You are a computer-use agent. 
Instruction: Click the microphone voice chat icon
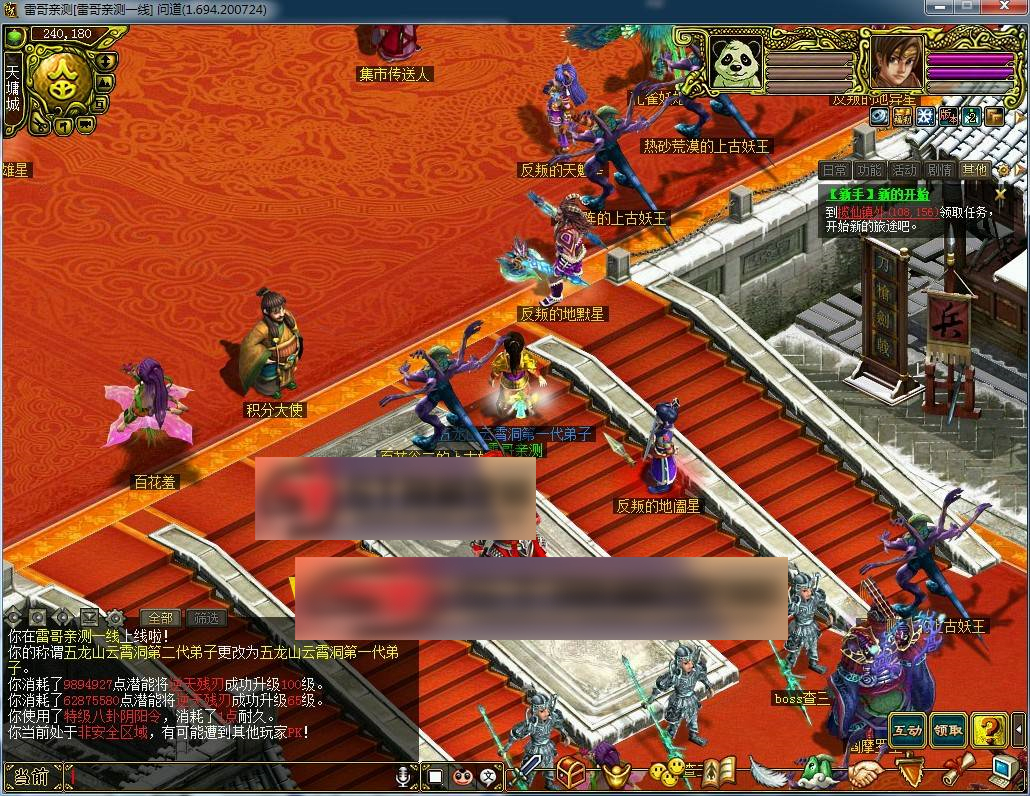click(x=404, y=776)
